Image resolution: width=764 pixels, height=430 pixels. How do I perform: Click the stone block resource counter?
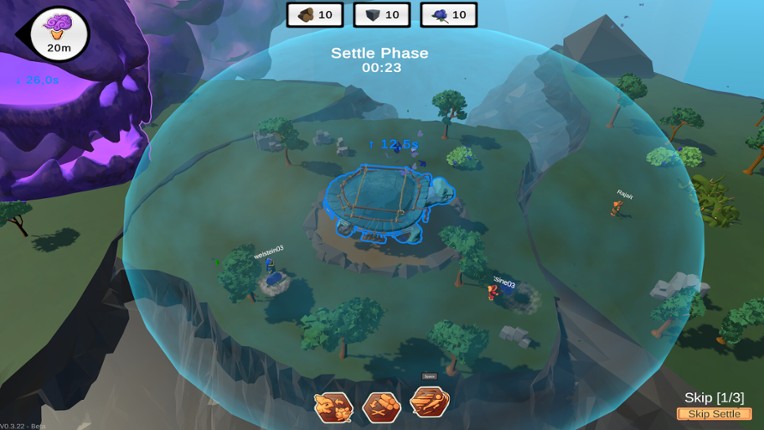tap(382, 15)
